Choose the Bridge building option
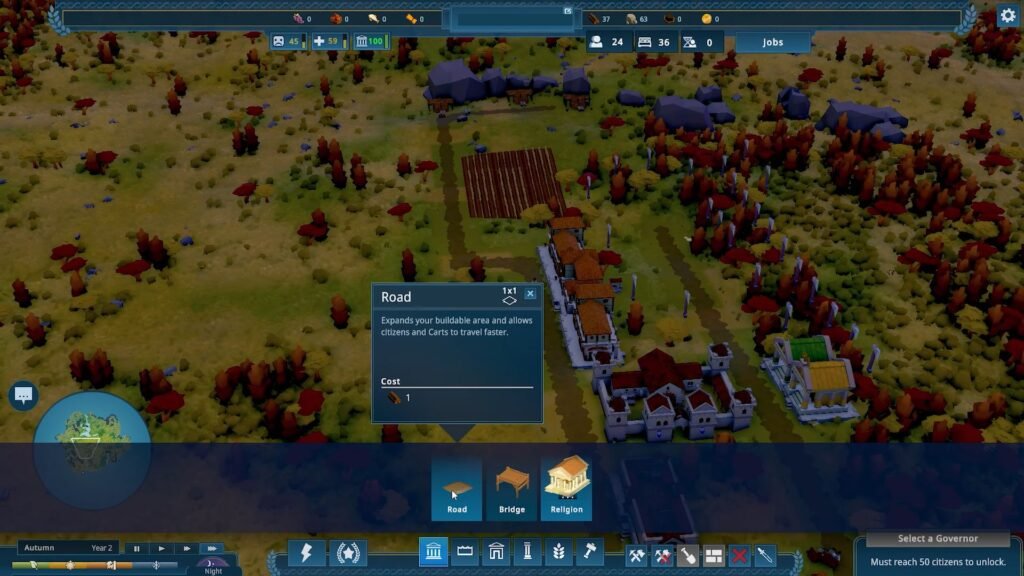Image resolution: width=1024 pixels, height=576 pixels. tap(511, 490)
